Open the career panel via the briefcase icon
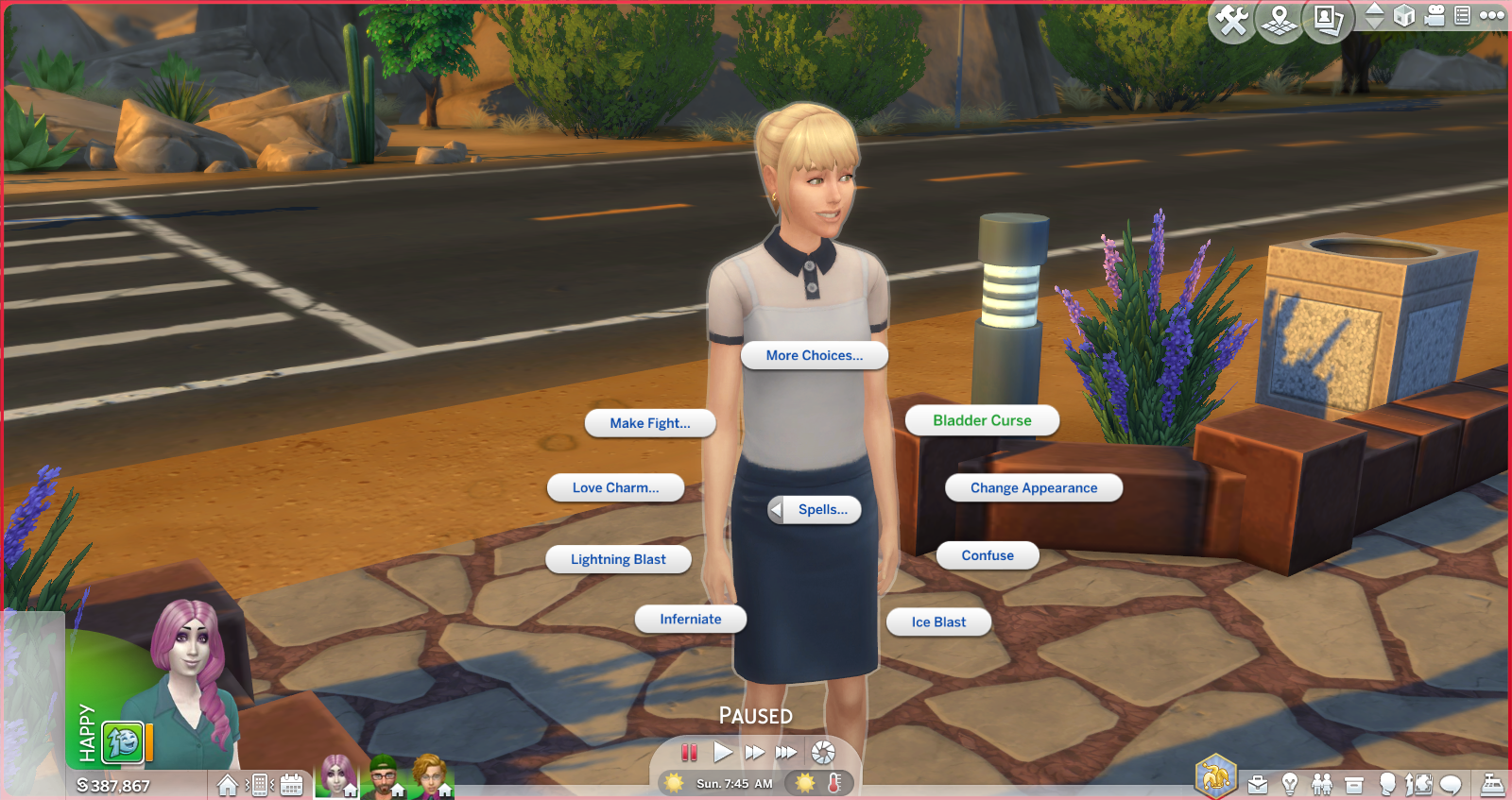Viewport: 1512px width, 800px height. [x=1259, y=786]
